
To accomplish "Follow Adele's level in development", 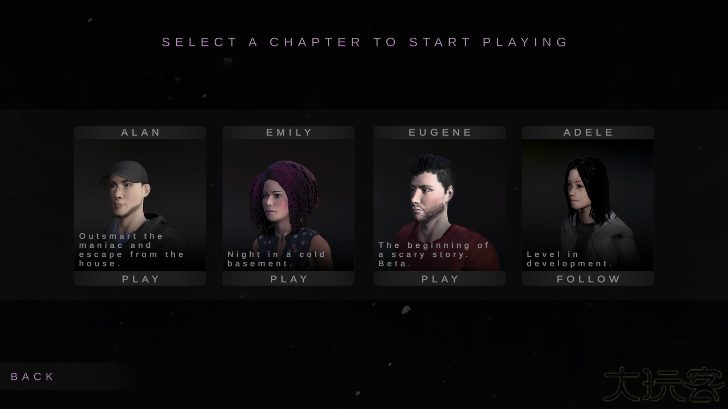I will 588,279.
